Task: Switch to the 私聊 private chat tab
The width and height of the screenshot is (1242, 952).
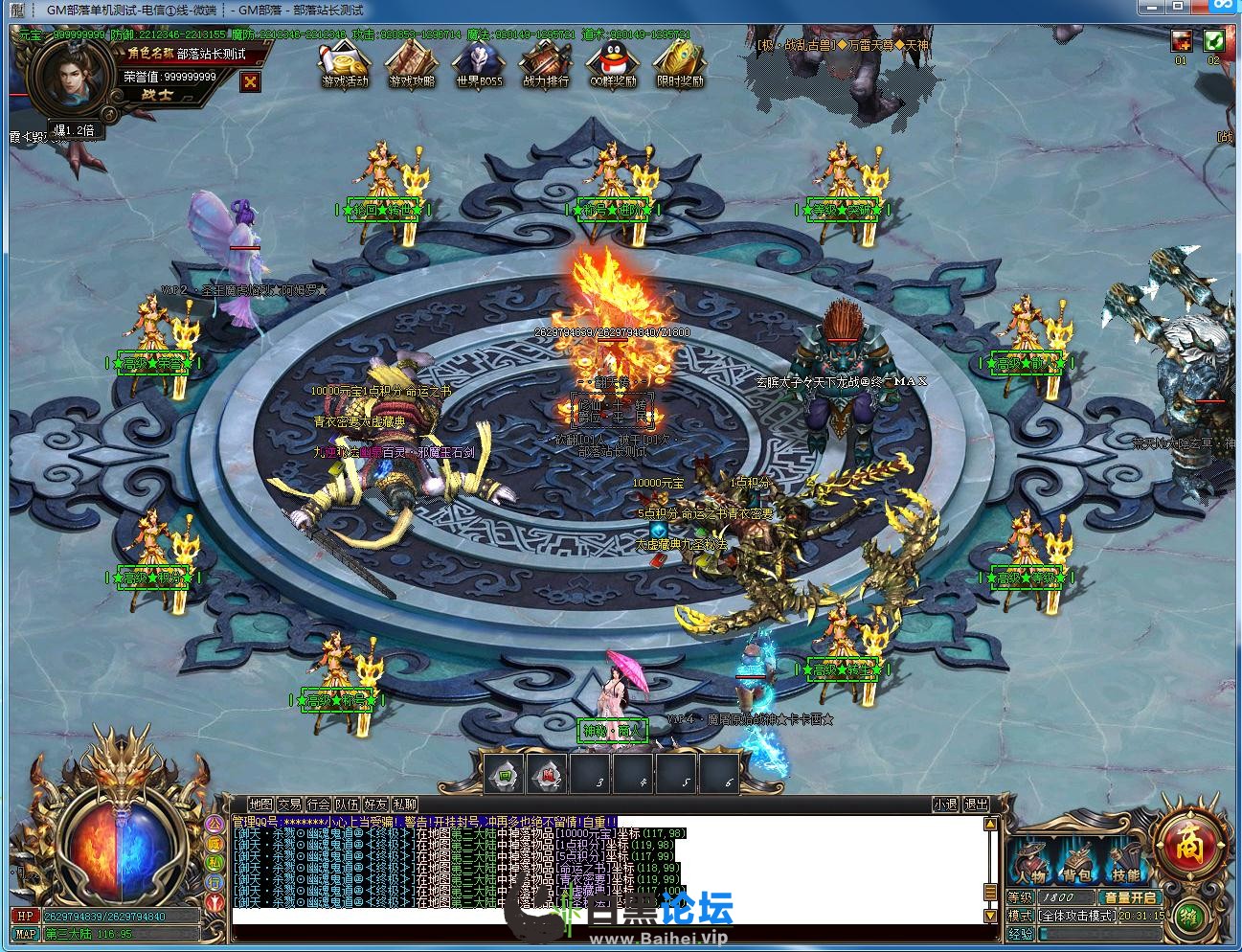Action: coord(404,805)
